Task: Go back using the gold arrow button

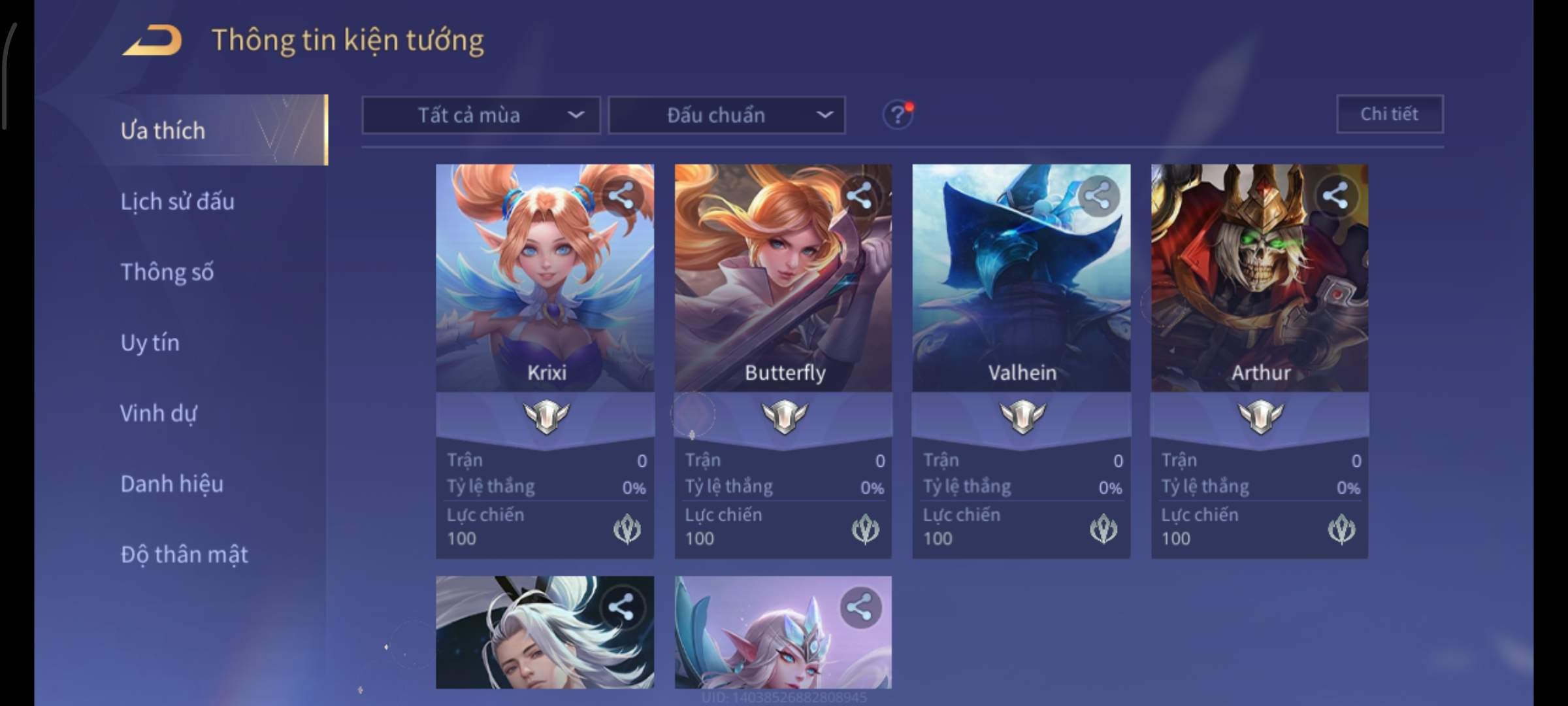Action: pos(153,41)
